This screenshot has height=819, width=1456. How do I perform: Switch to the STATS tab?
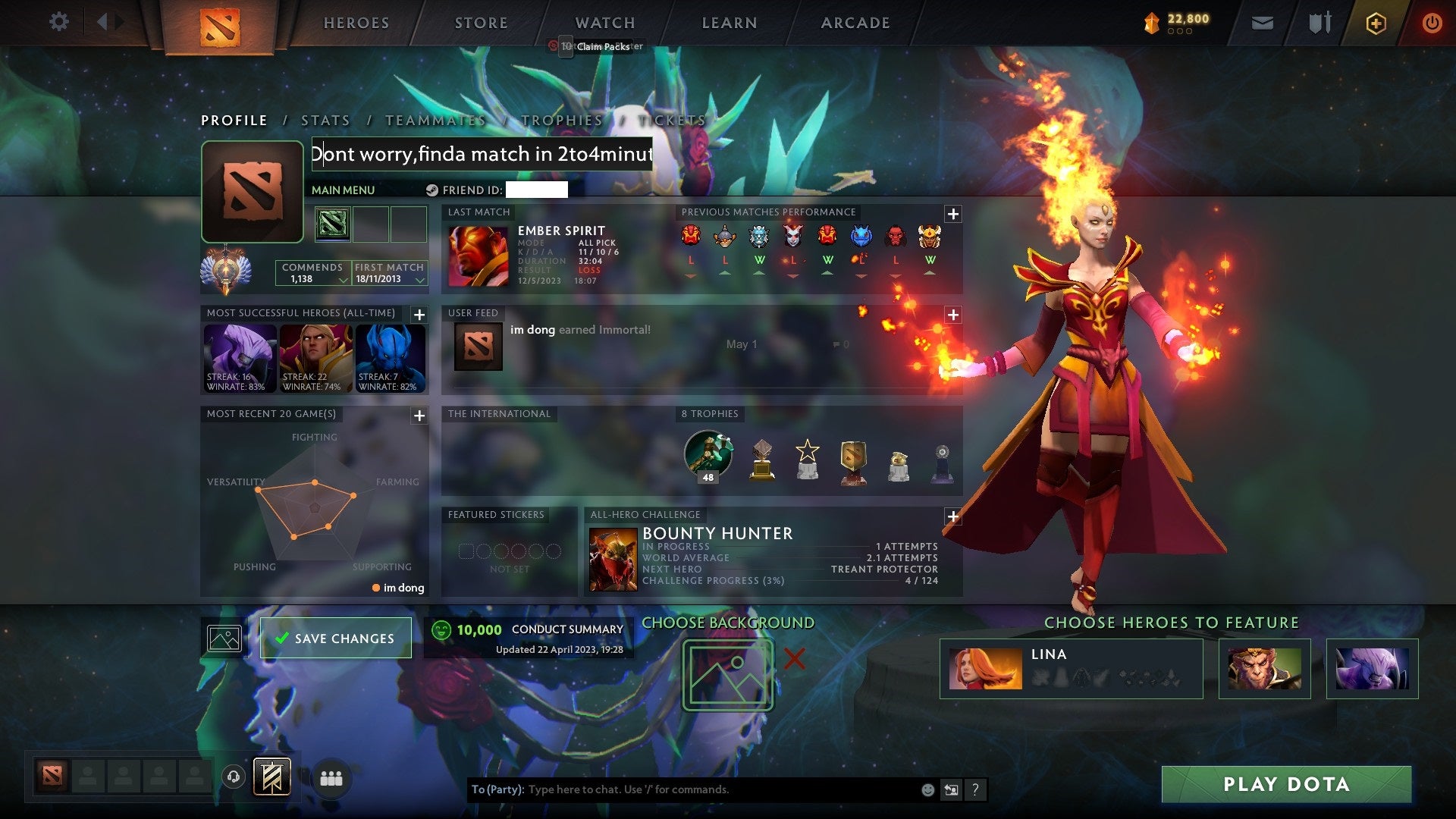325,120
